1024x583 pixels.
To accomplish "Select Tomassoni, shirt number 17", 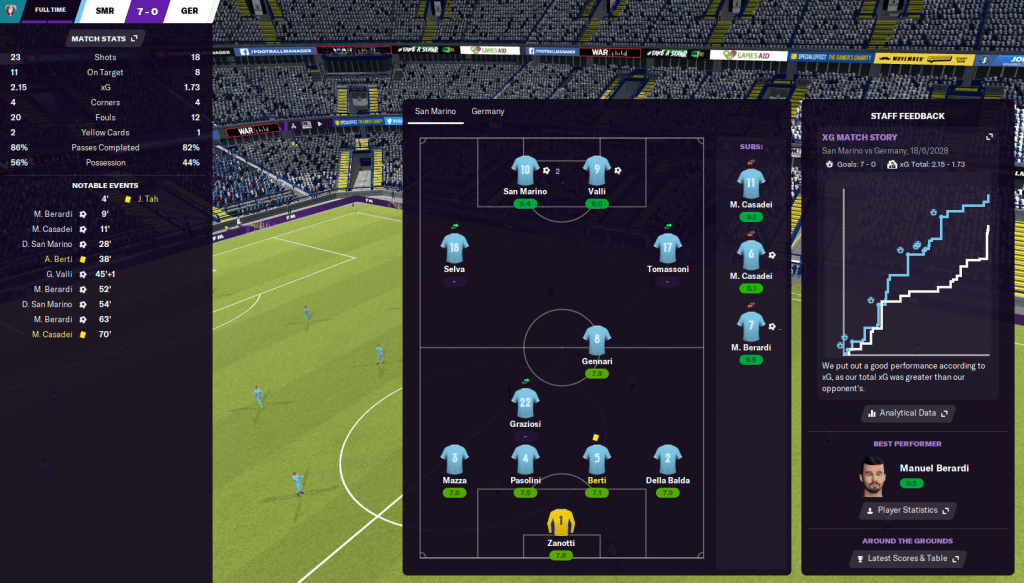I will click(x=667, y=248).
